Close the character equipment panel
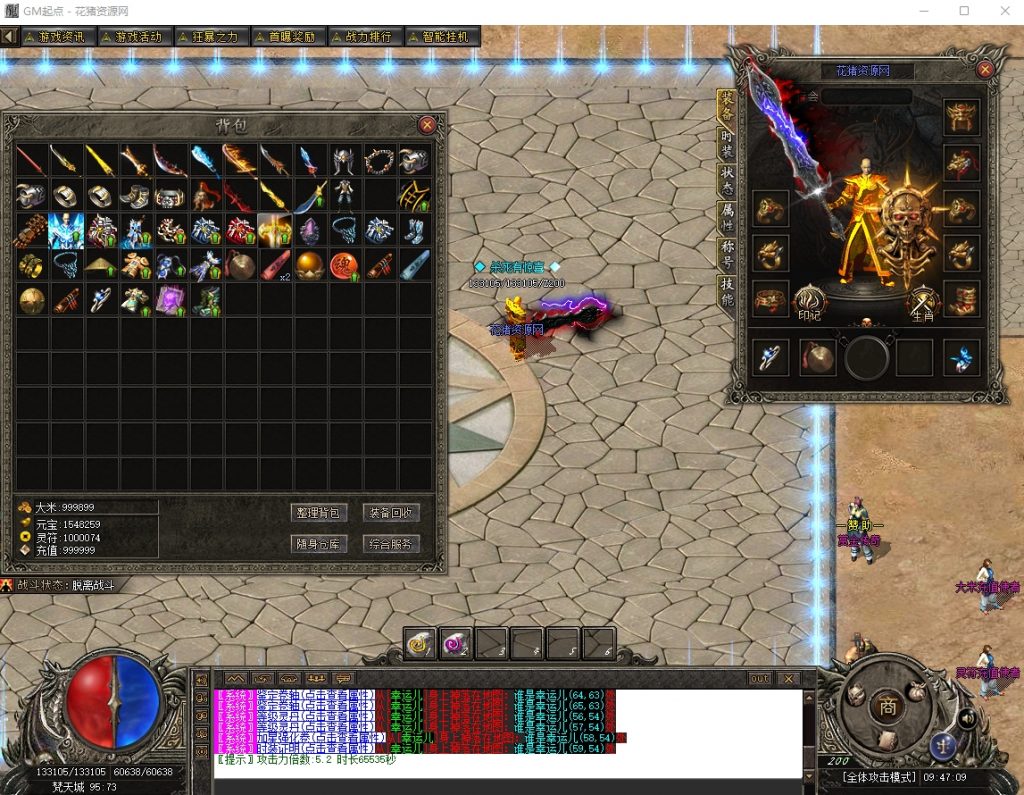Screen dimensions: 1024x795 tap(985, 70)
